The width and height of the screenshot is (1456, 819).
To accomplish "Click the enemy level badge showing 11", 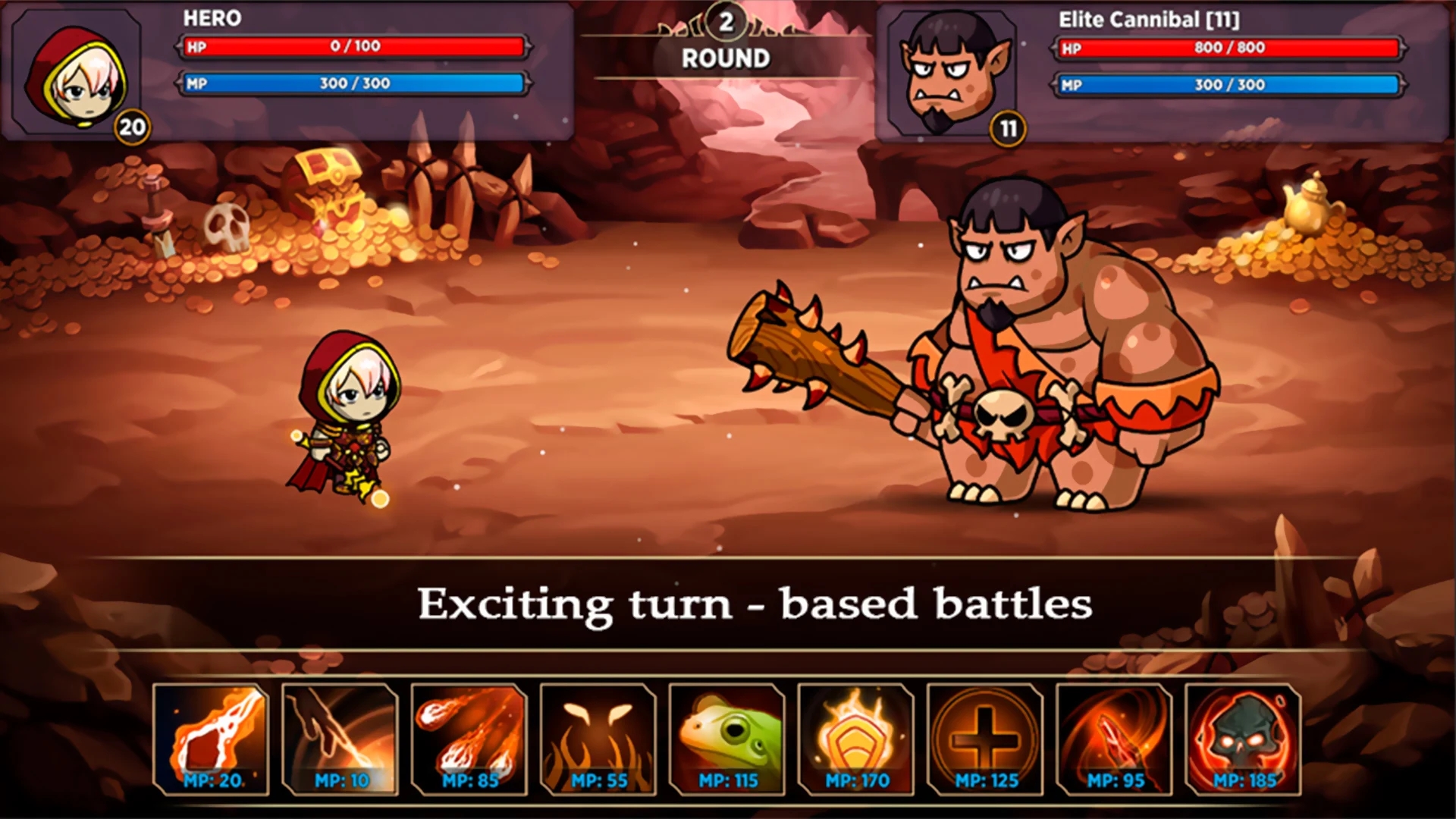I will (1009, 129).
